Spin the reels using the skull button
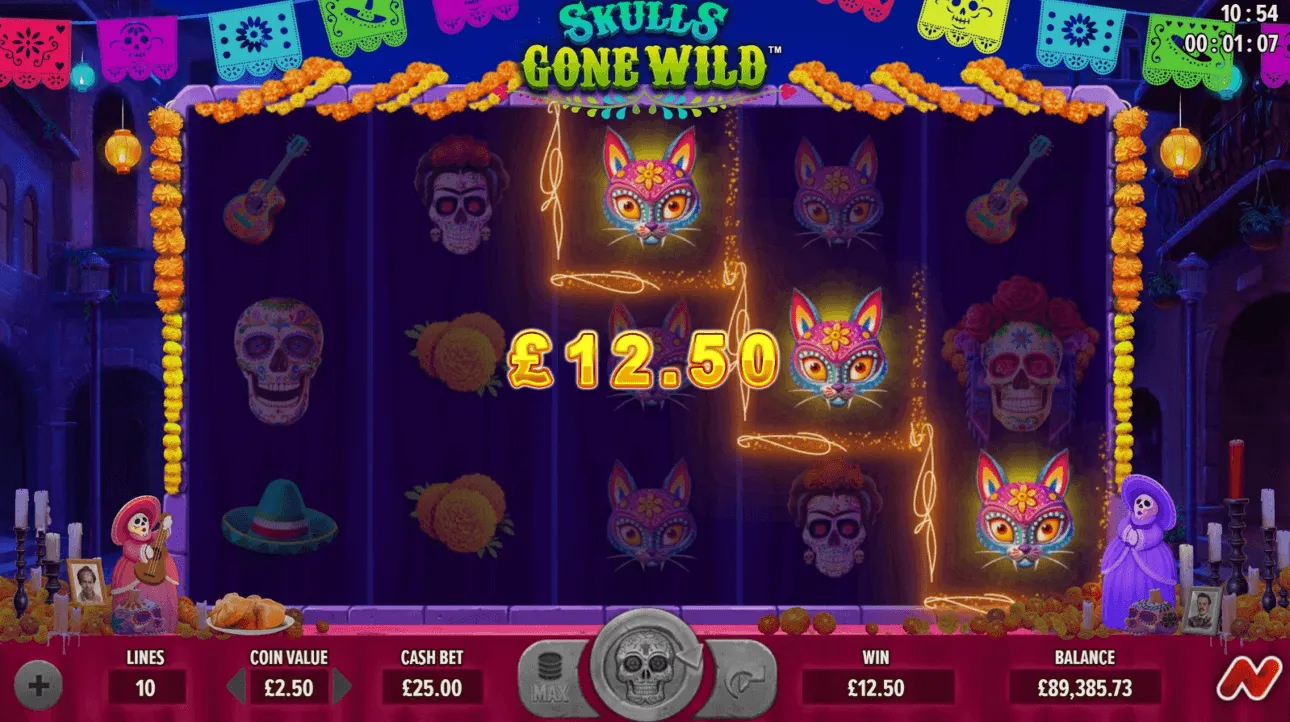This screenshot has height=722, width=1290. pos(645,670)
